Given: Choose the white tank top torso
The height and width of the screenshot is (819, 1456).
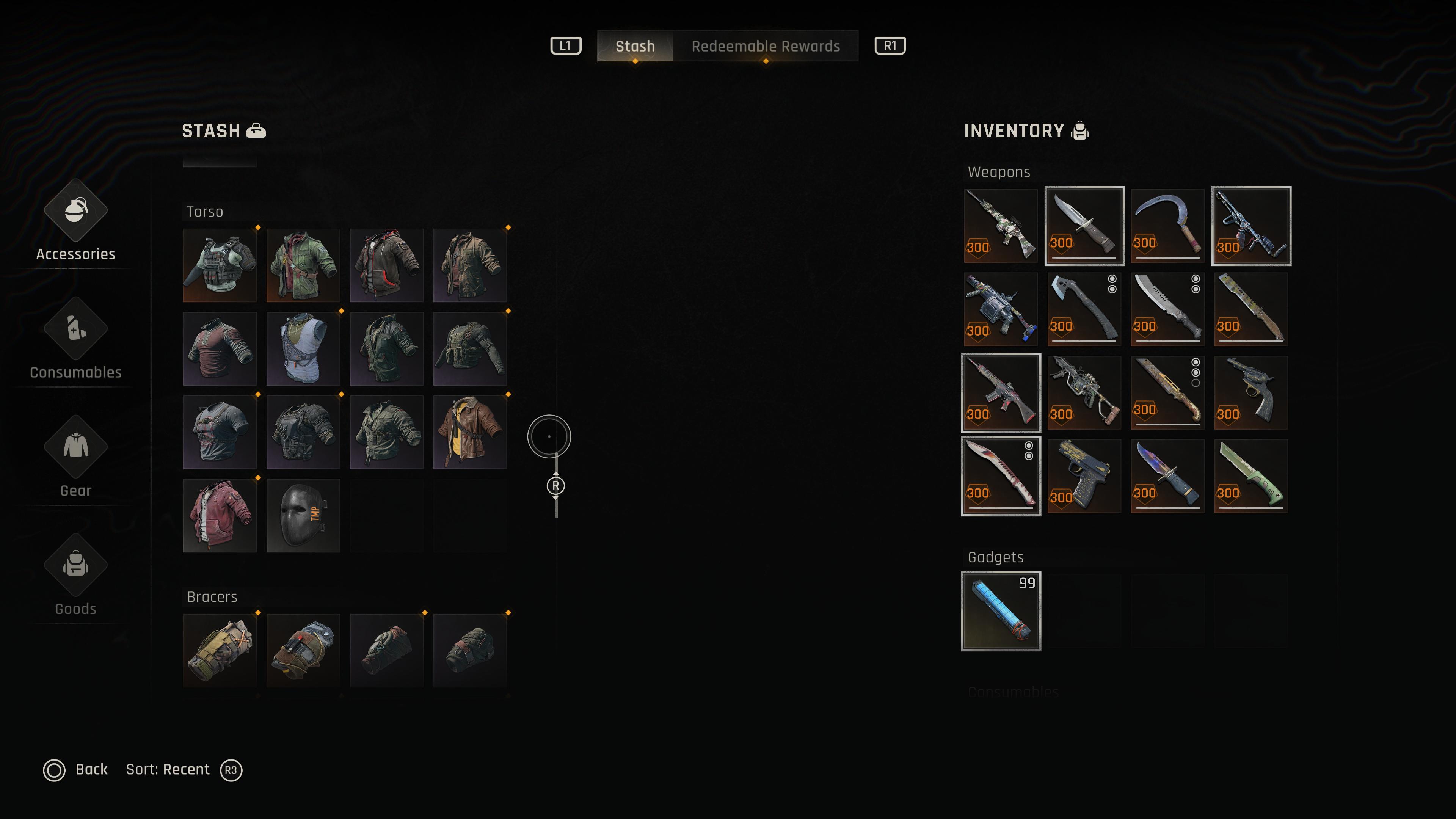Looking at the screenshot, I should 303,349.
